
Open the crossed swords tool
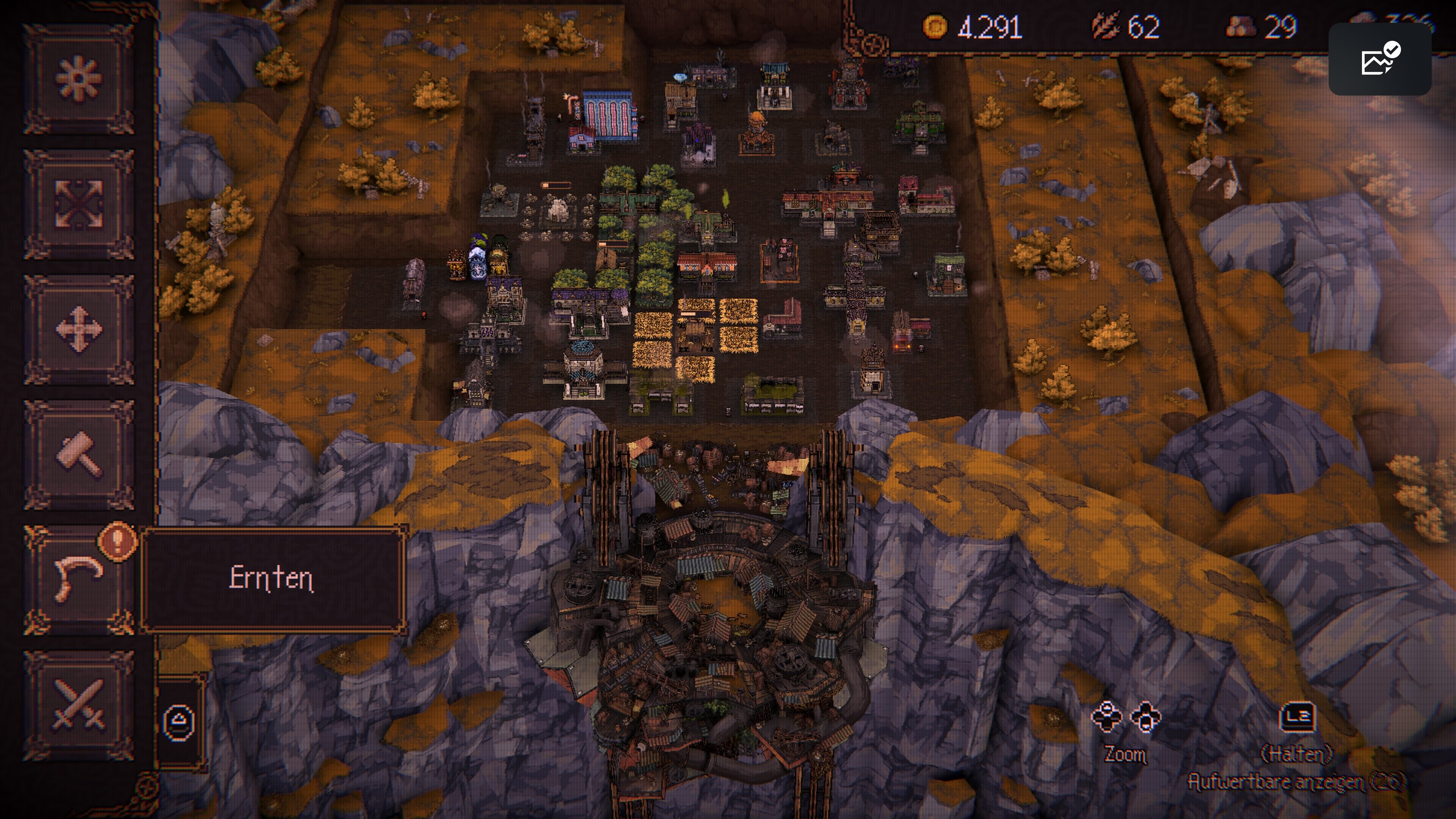pos(78,705)
